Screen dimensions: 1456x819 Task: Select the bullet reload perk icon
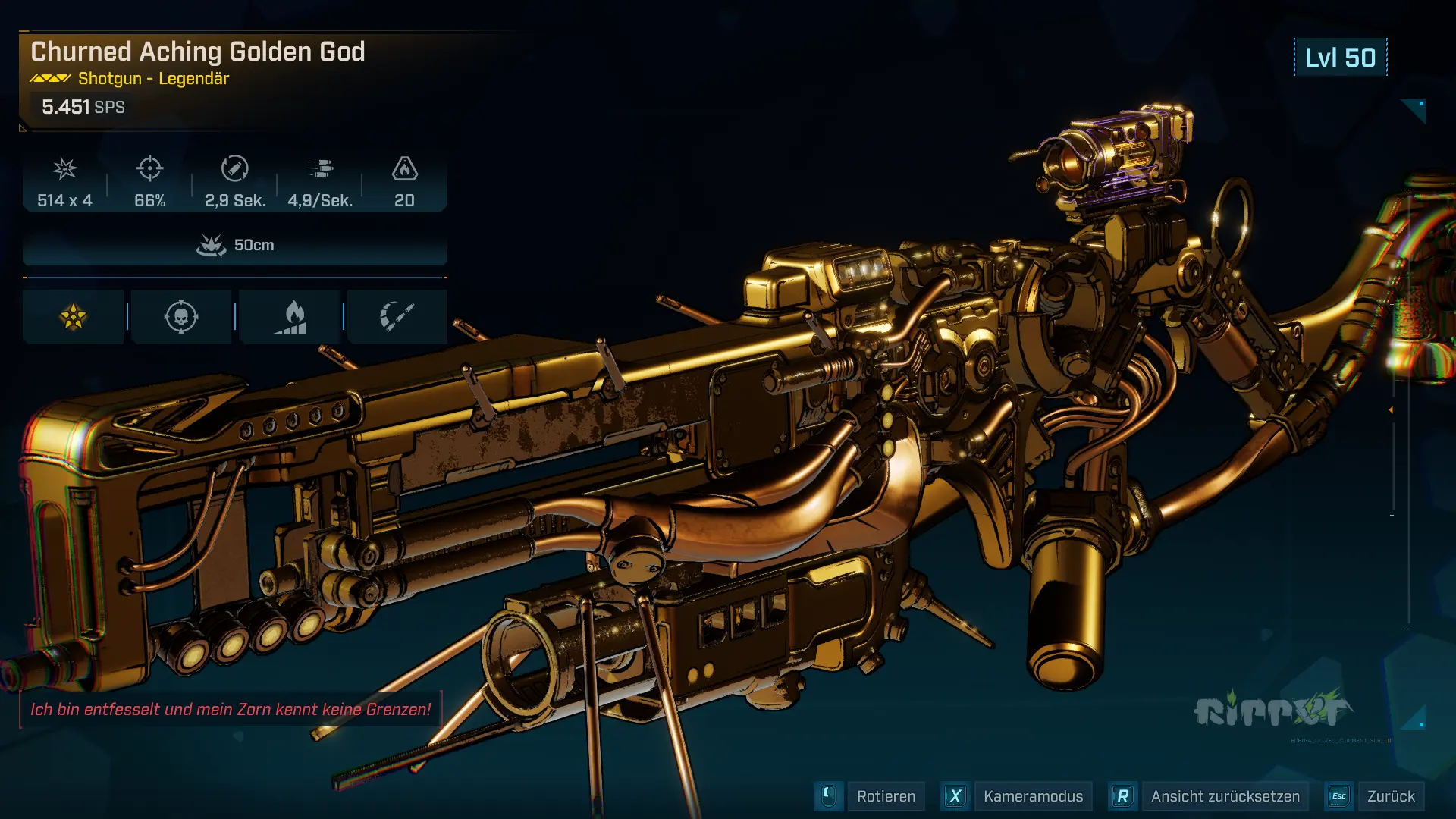click(397, 317)
